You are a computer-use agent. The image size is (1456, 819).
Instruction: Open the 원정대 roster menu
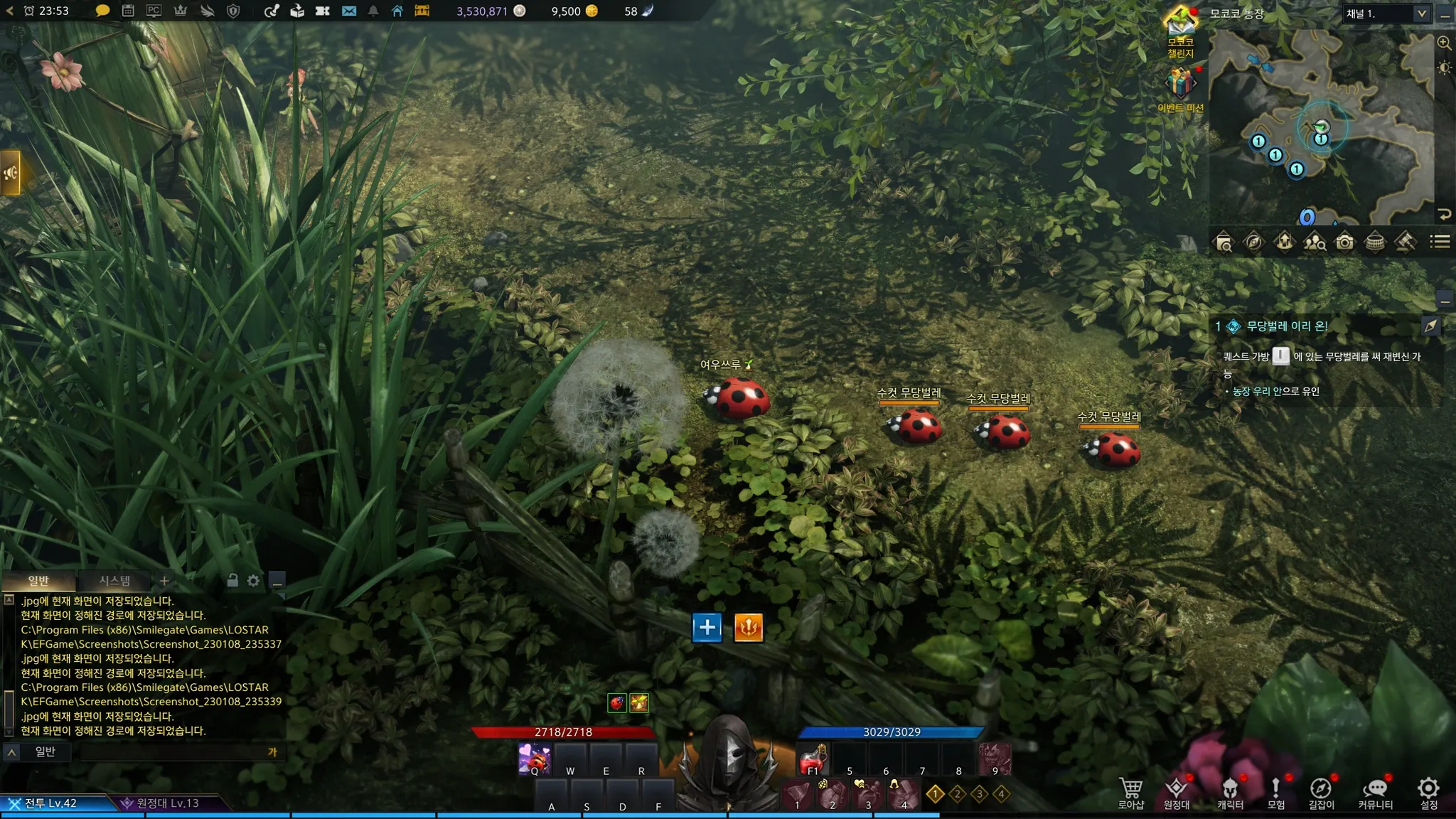click(x=1177, y=792)
